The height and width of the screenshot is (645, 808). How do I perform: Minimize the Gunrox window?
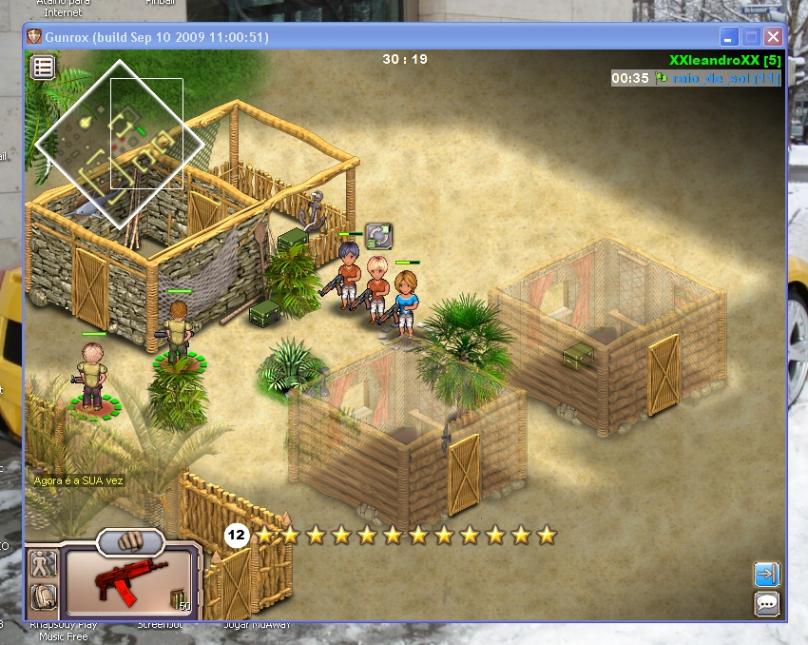click(729, 37)
